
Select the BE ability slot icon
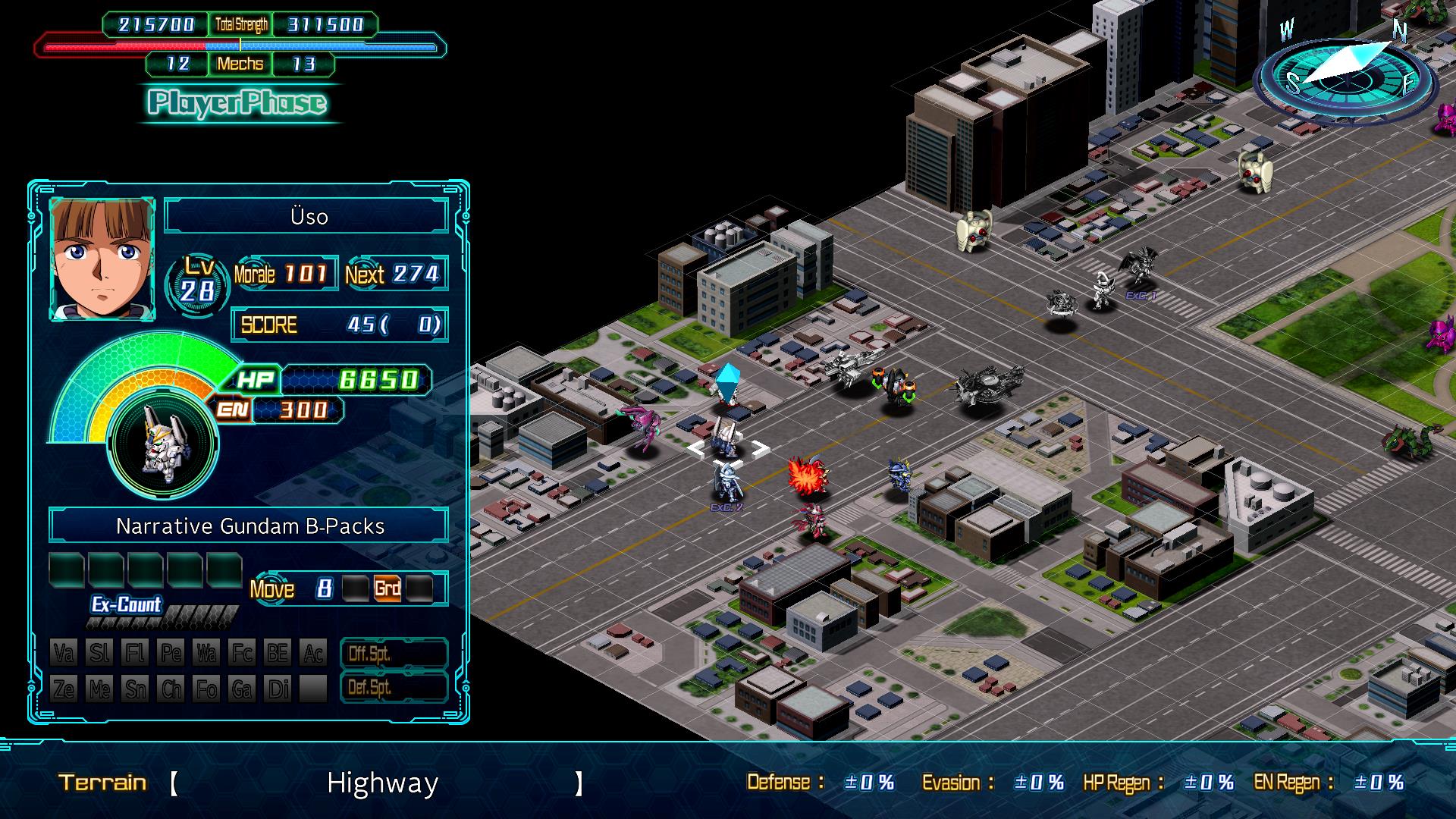279,653
